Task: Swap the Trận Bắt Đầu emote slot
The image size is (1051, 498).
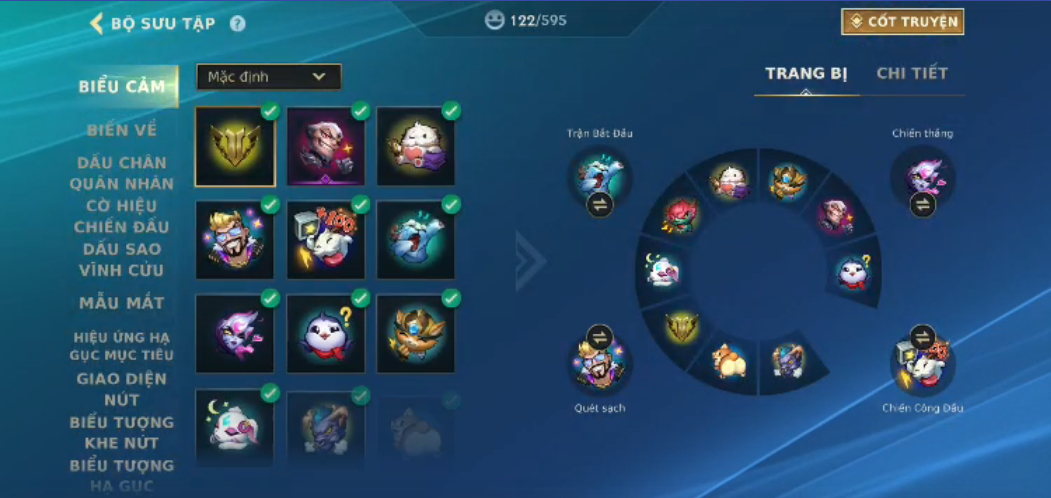Action: click(599, 205)
